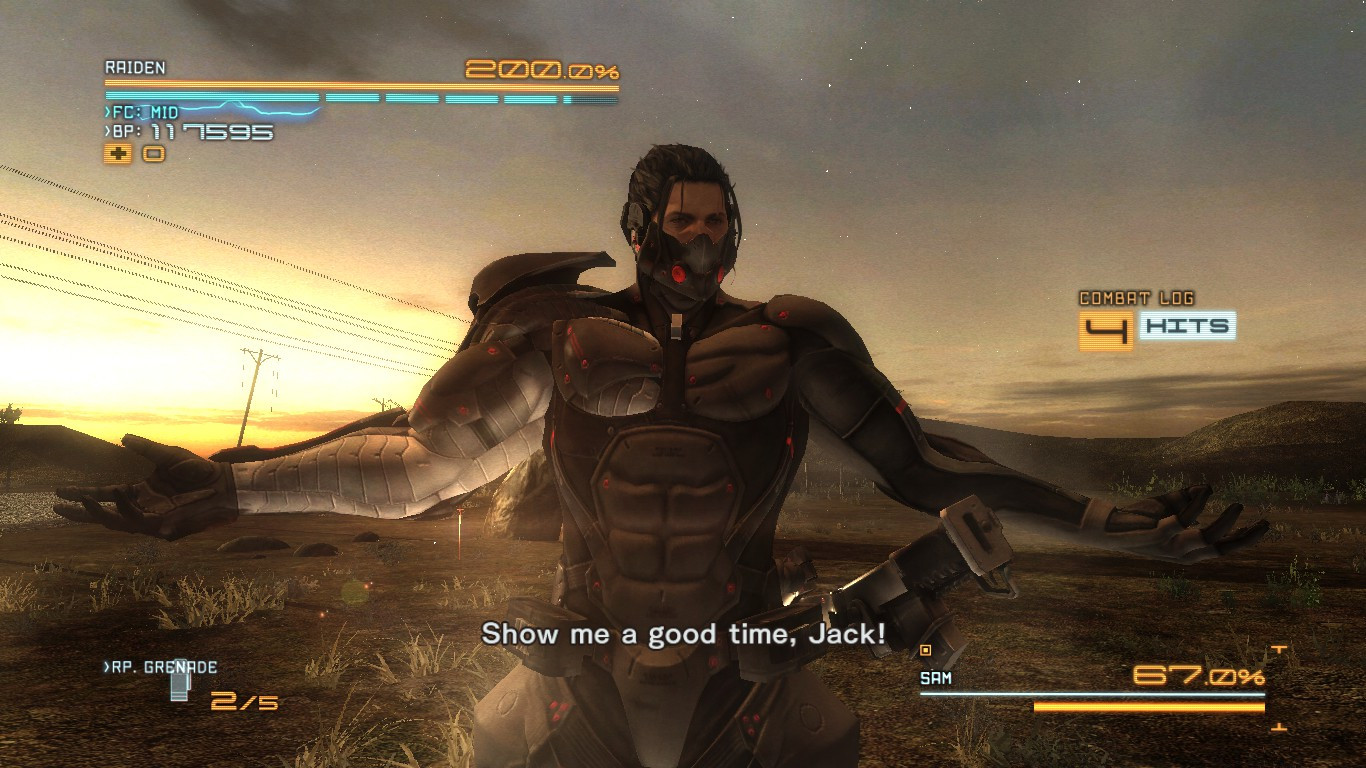This screenshot has width=1366, height=768.
Task: Click the corner bracket above the 67.0% value
Action: (x=1280, y=648)
